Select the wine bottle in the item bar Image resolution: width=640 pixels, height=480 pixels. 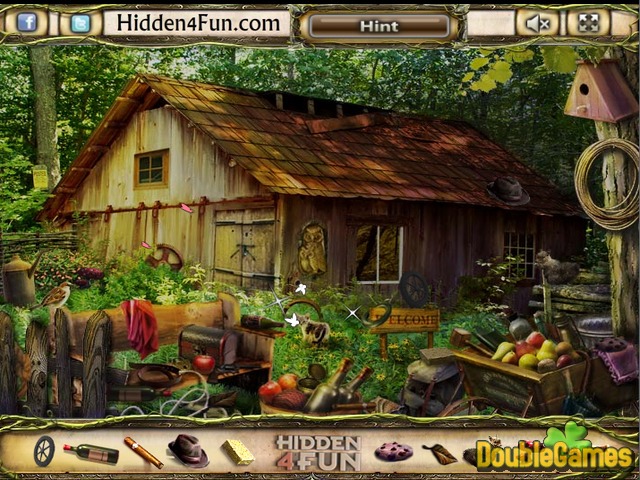click(91, 453)
